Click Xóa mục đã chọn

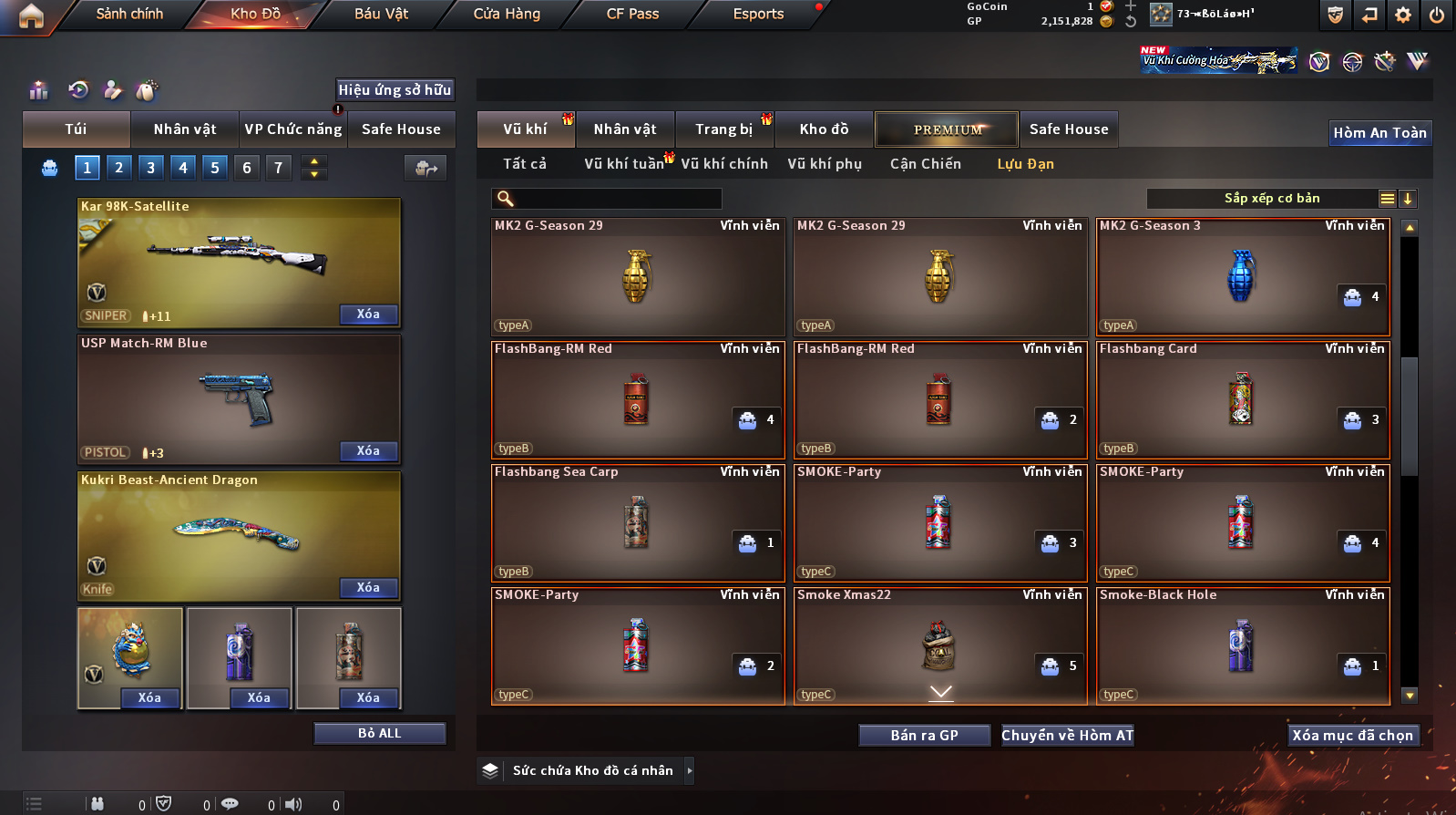(x=1352, y=736)
